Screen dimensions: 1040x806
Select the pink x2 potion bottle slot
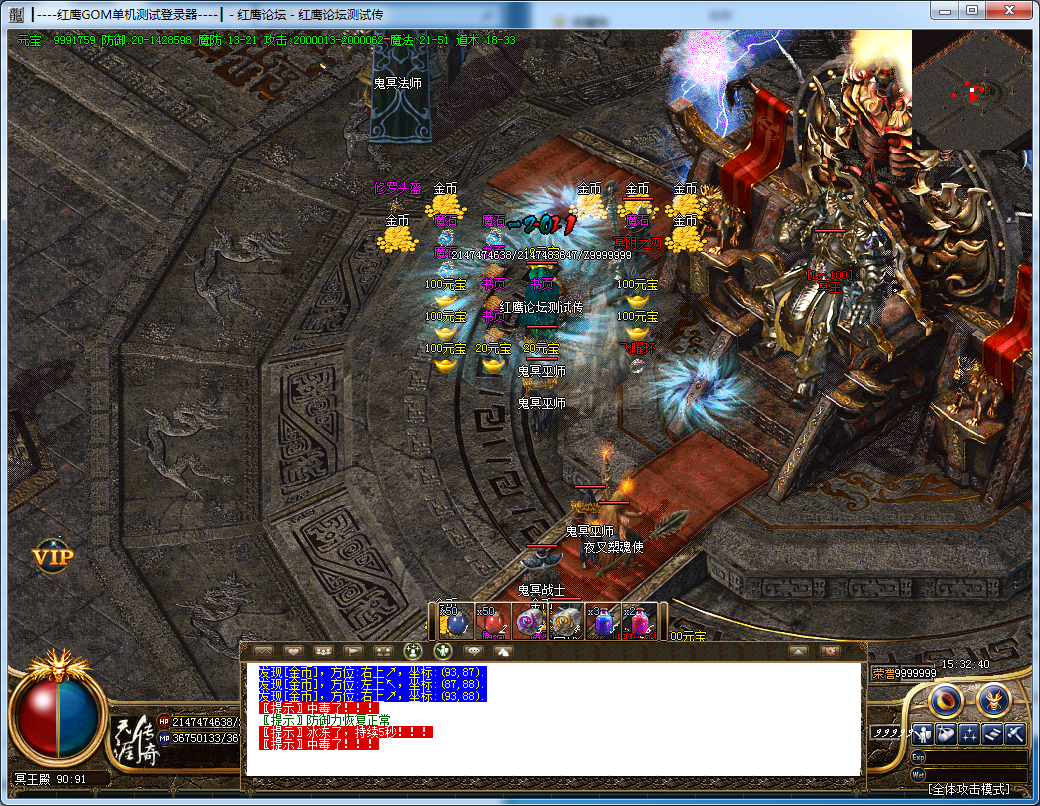(x=640, y=622)
